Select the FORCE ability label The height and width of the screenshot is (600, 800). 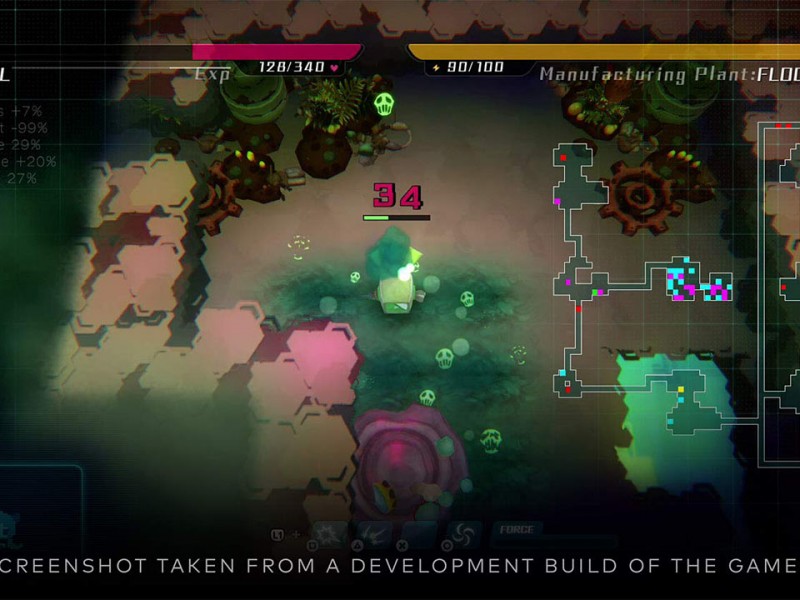[516, 529]
